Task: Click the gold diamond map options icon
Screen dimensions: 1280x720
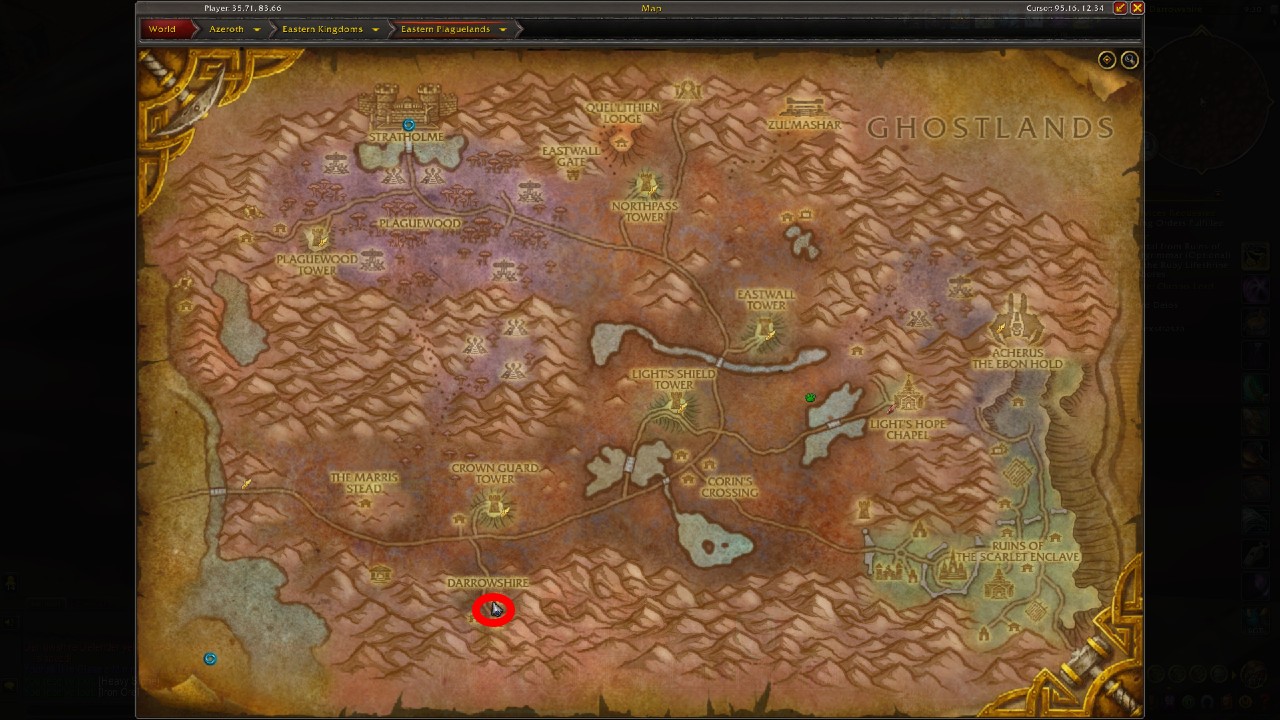Action: [1106, 59]
